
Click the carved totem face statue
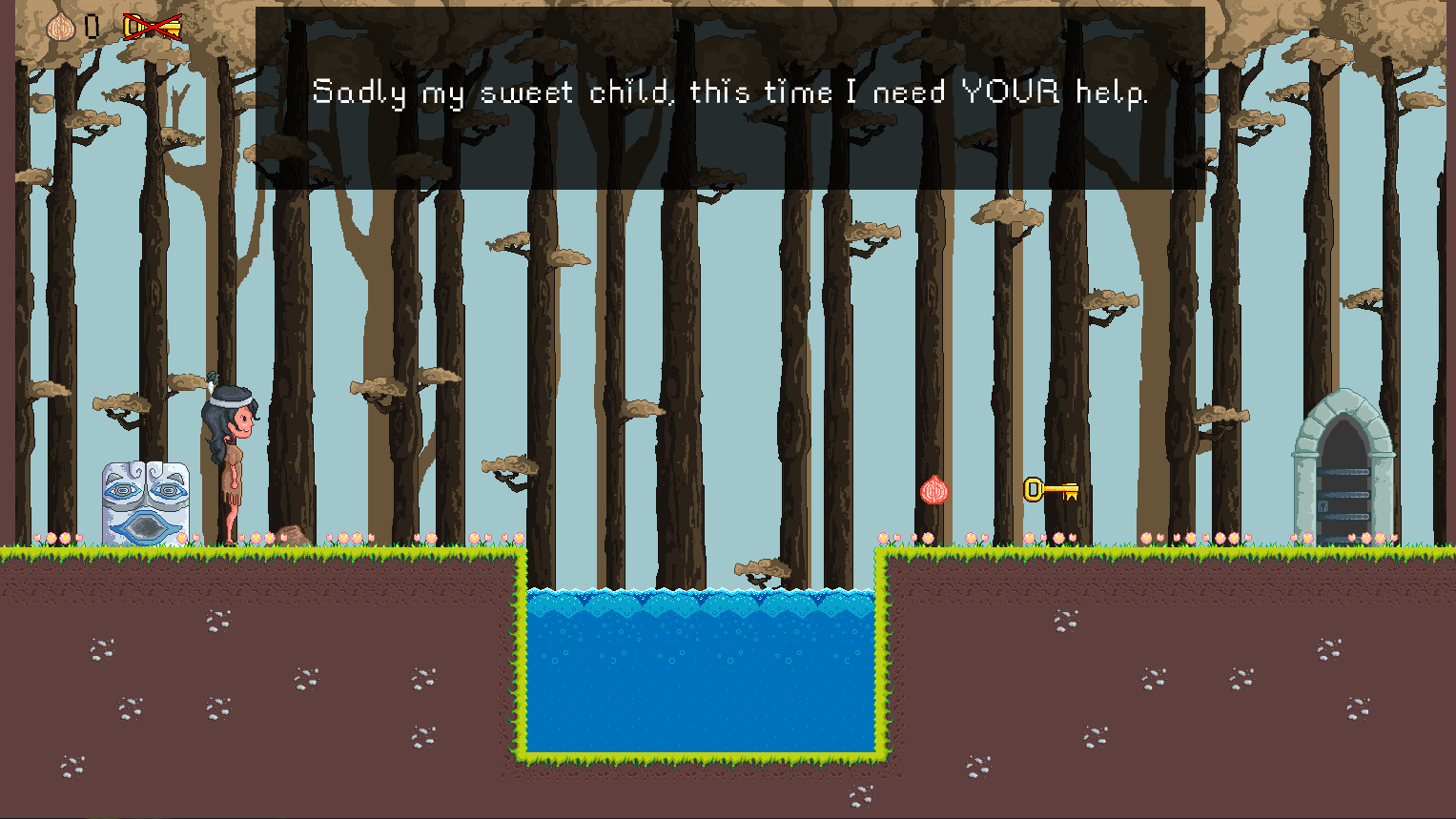click(143, 501)
